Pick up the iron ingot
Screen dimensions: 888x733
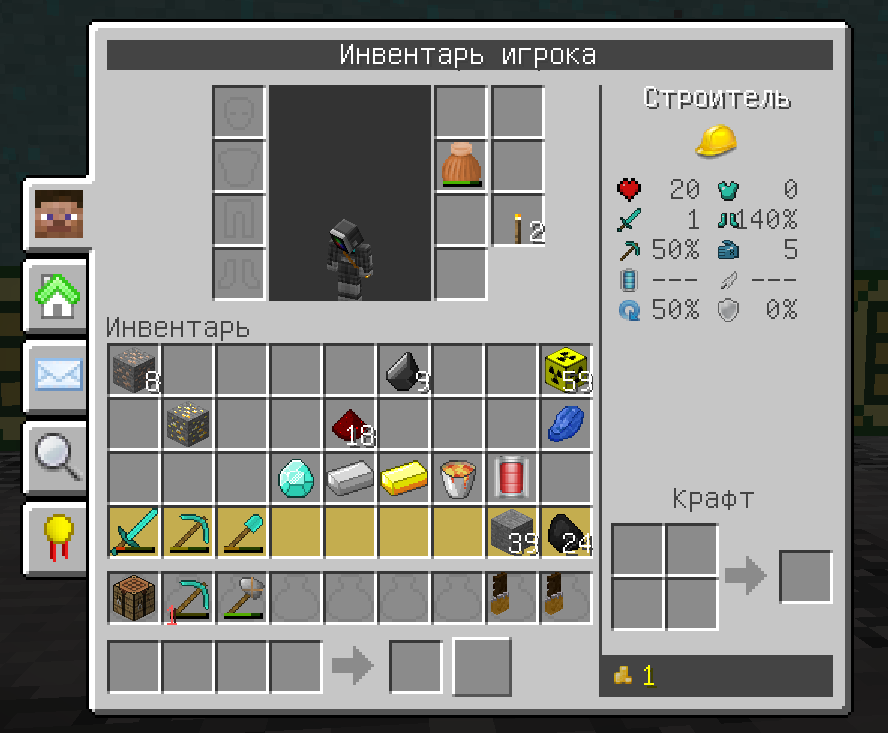pos(350,478)
